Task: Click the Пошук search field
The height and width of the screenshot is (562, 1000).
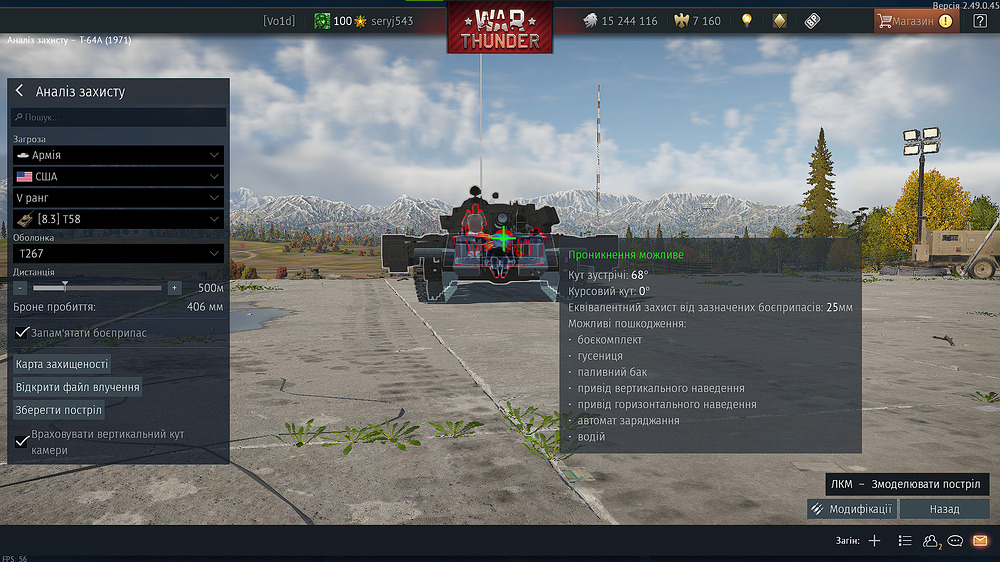Action: pos(120,118)
